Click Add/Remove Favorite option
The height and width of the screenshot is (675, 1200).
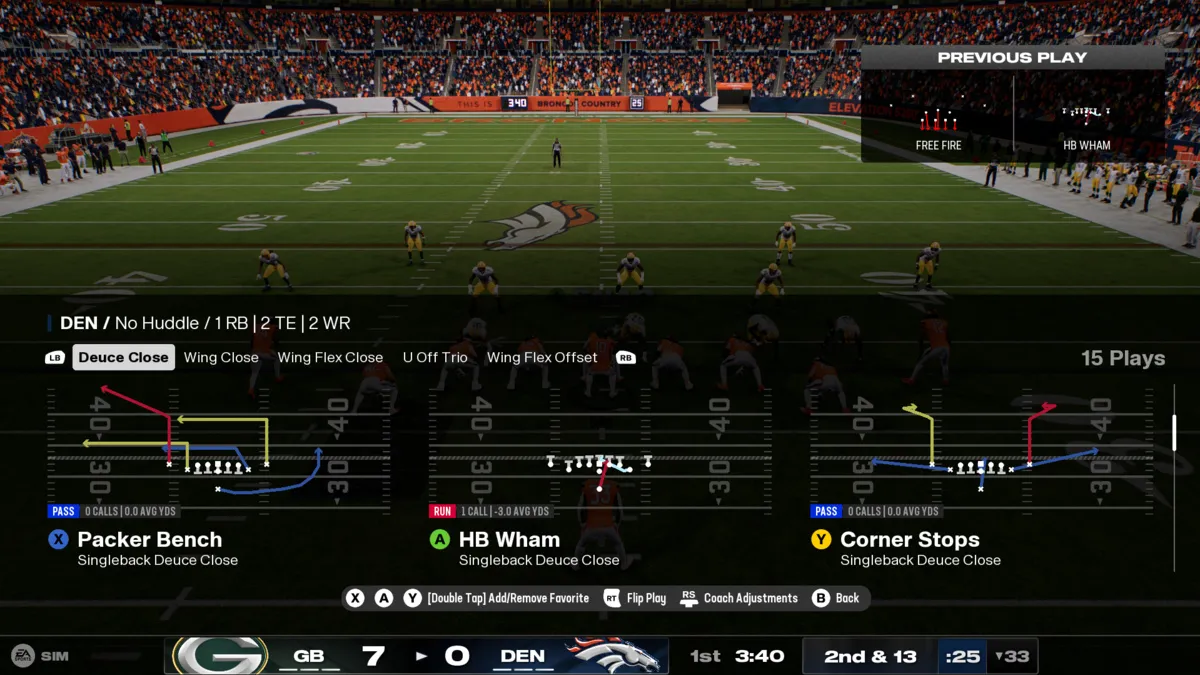507,598
